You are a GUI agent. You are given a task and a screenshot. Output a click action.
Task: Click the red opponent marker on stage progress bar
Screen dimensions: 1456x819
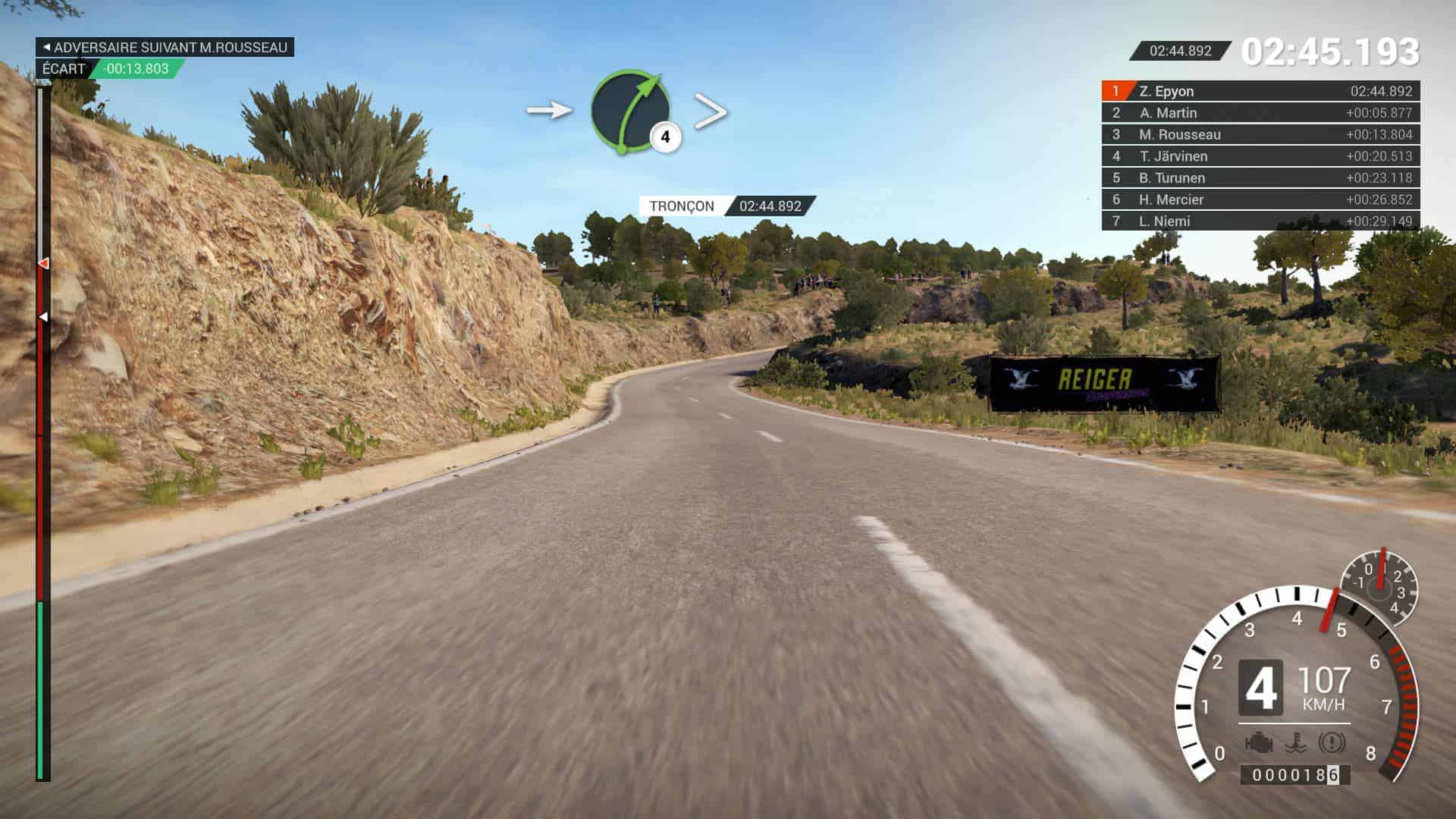pos(44,263)
